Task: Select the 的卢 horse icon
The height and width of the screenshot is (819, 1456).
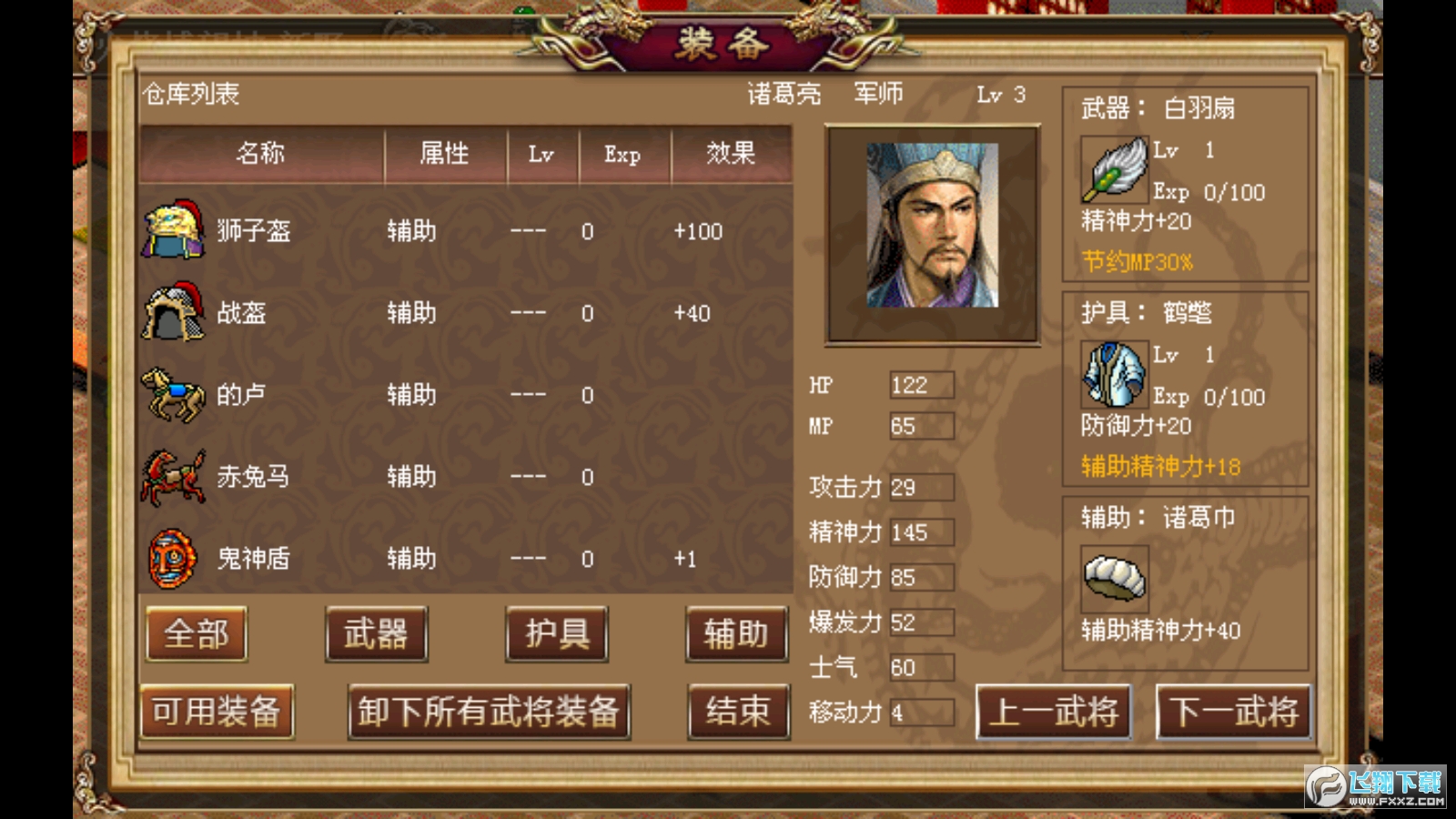Action: 168,394
